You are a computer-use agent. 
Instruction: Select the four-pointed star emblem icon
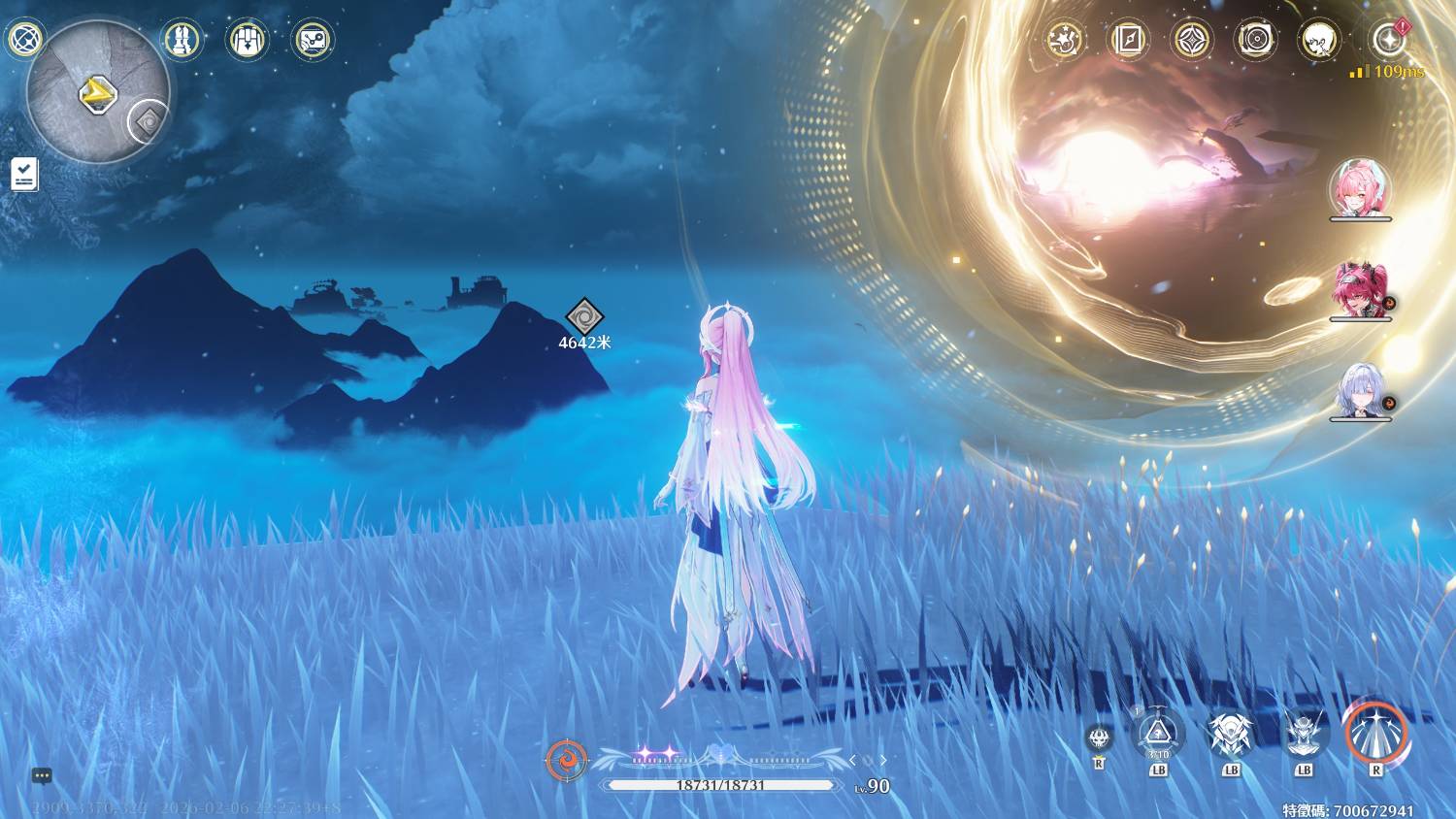point(1192,40)
